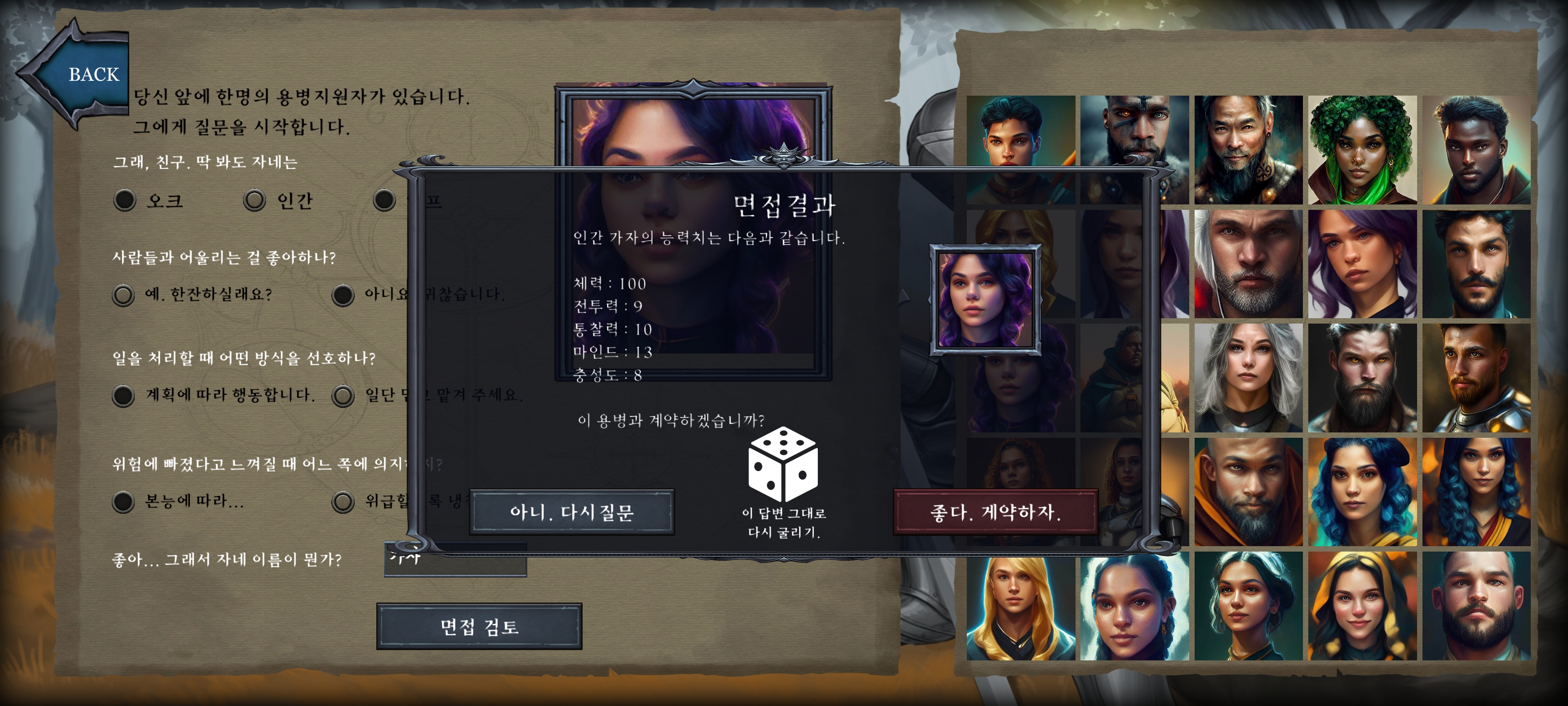The height and width of the screenshot is (706, 1568).
Task: Pick the yellow-hooded woman portrait
Action: click(1362, 606)
